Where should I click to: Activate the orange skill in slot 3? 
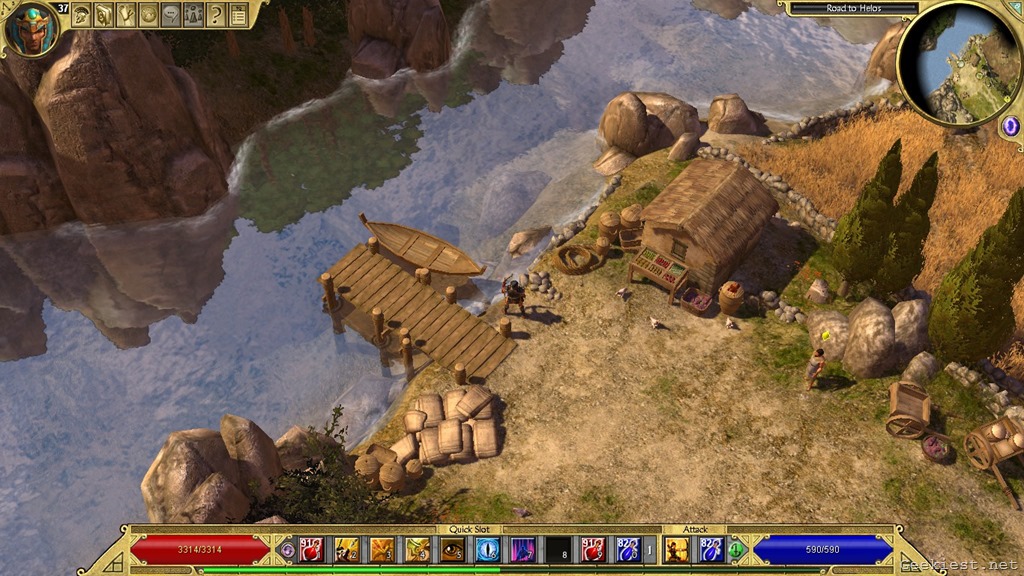[381, 549]
